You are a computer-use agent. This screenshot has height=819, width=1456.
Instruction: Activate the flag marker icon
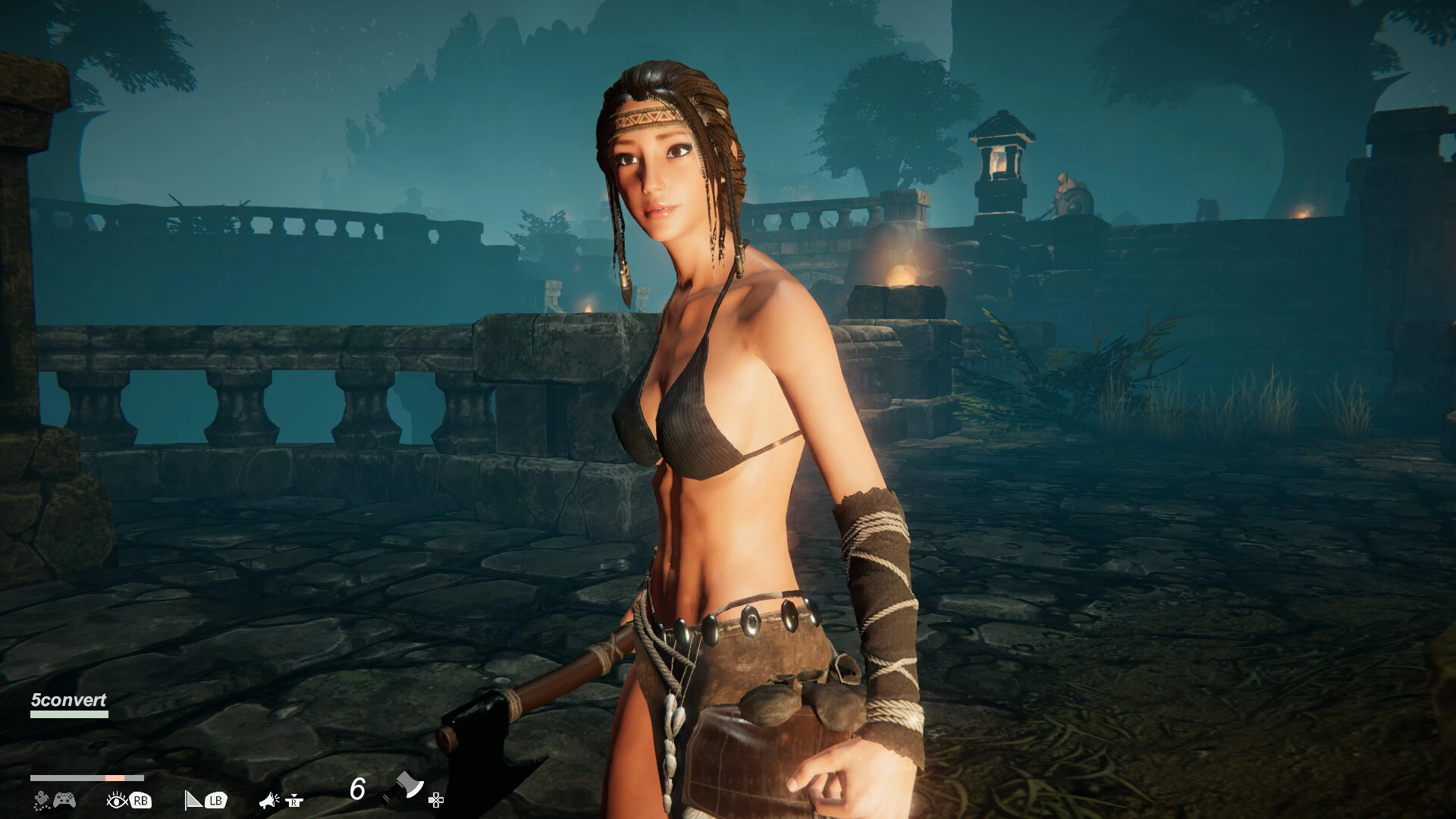(x=194, y=800)
